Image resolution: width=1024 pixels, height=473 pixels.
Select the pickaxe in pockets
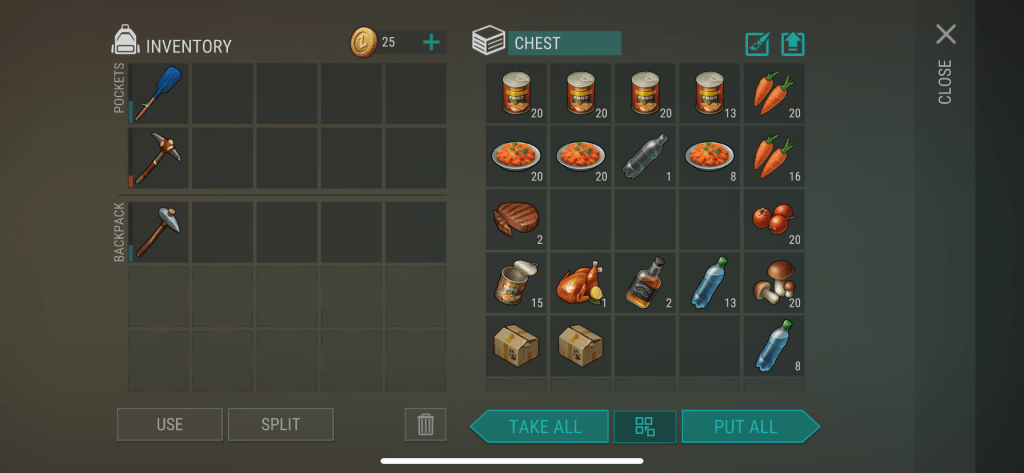[x=158, y=157]
